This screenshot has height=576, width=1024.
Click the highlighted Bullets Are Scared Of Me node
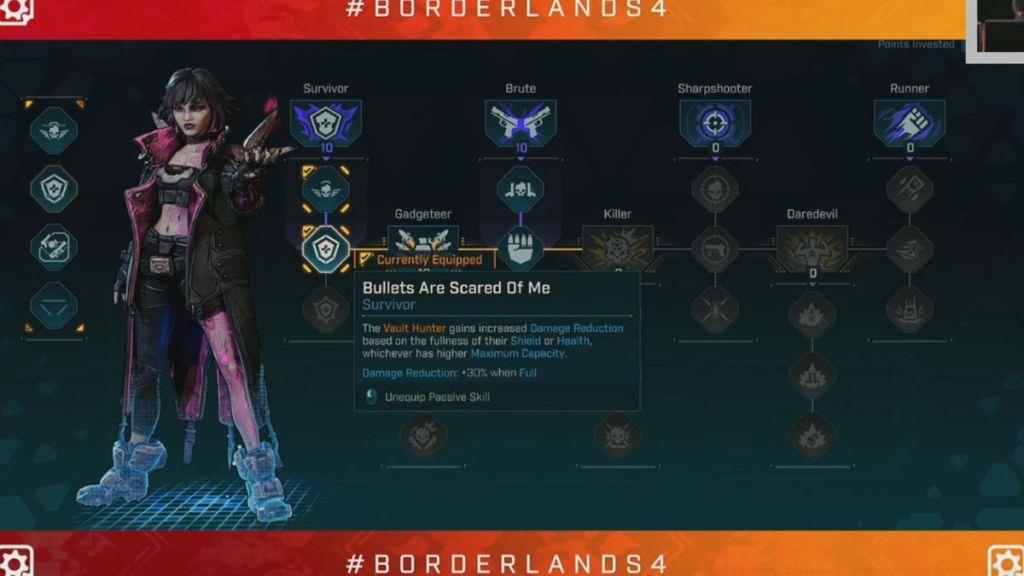326,249
